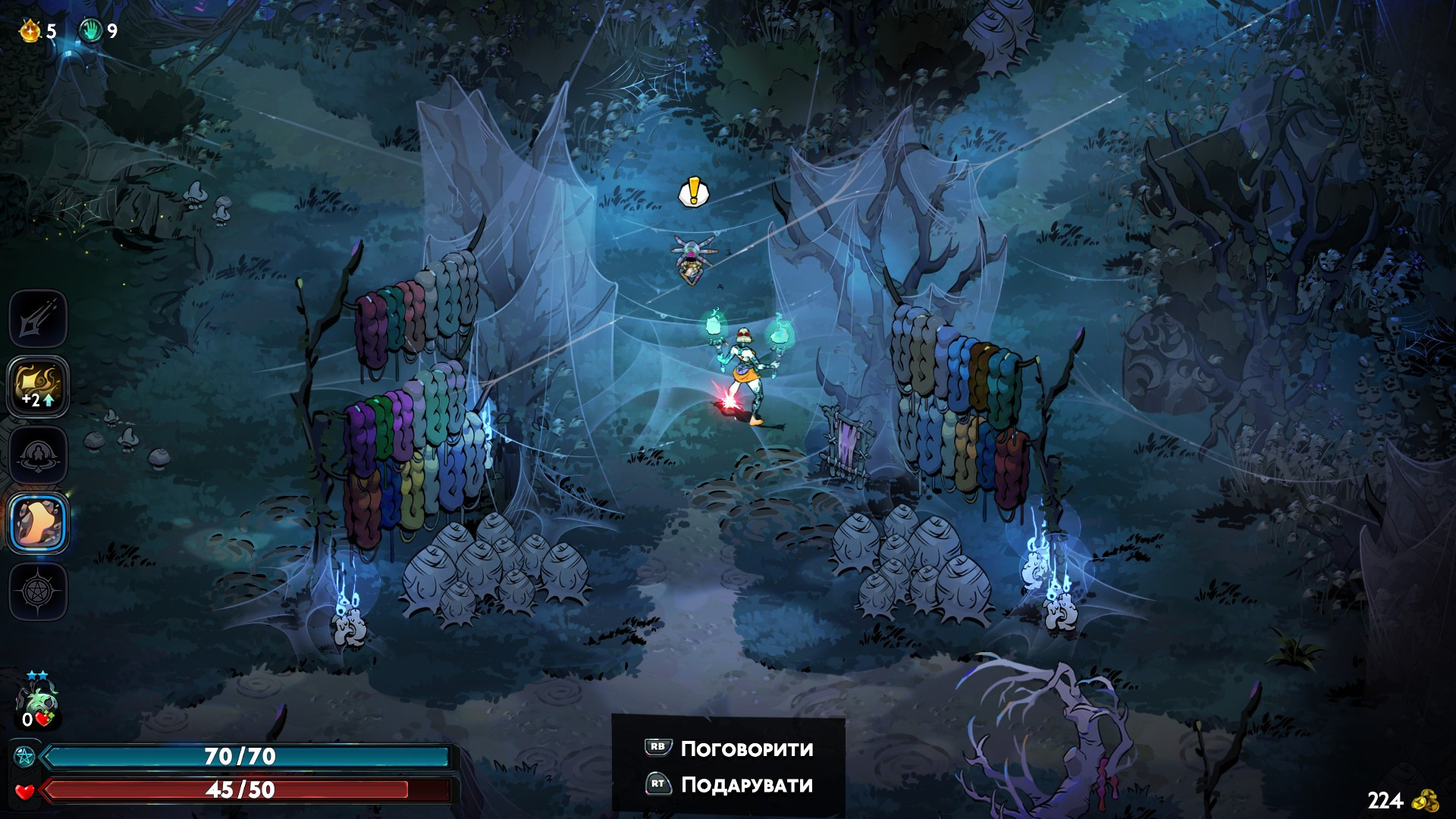Select the pentagram Magick boon slot
This screenshot has height=819, width=1456.
click(38, 591)
